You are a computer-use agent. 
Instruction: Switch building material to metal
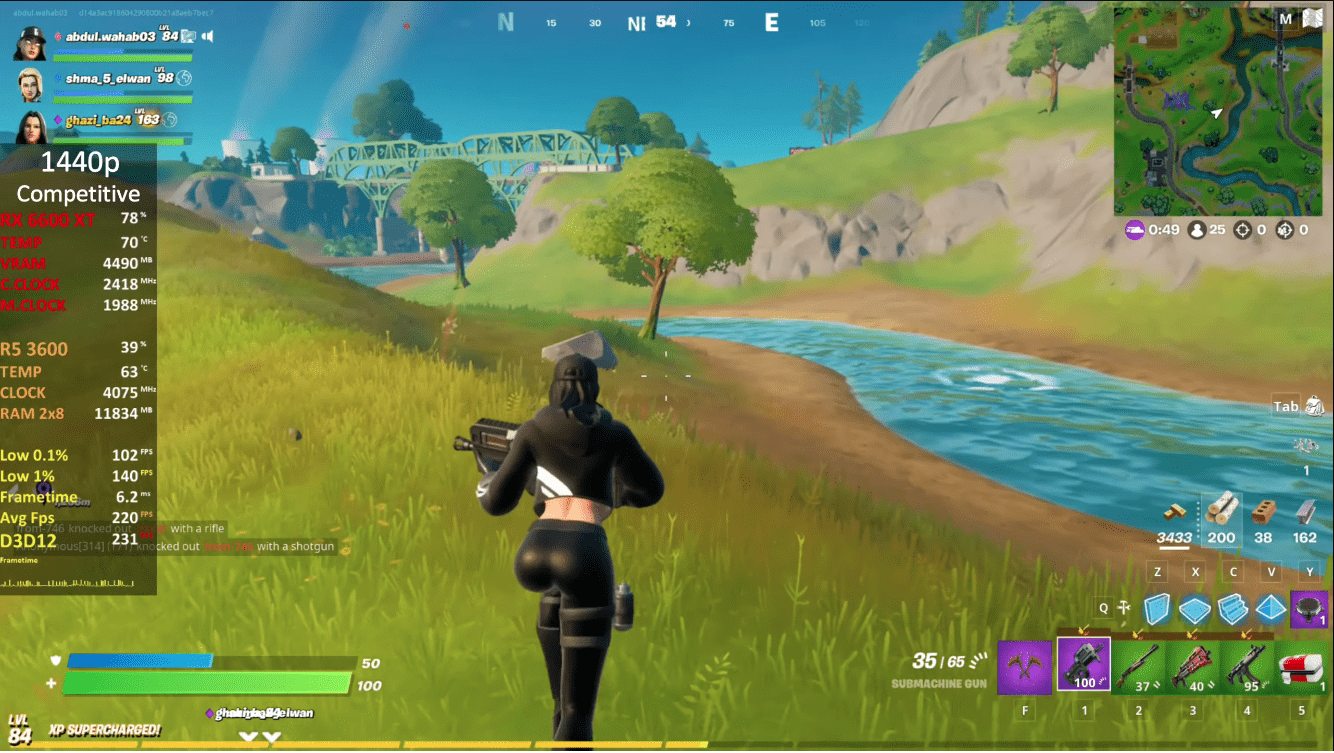(x=1305, y=512)
